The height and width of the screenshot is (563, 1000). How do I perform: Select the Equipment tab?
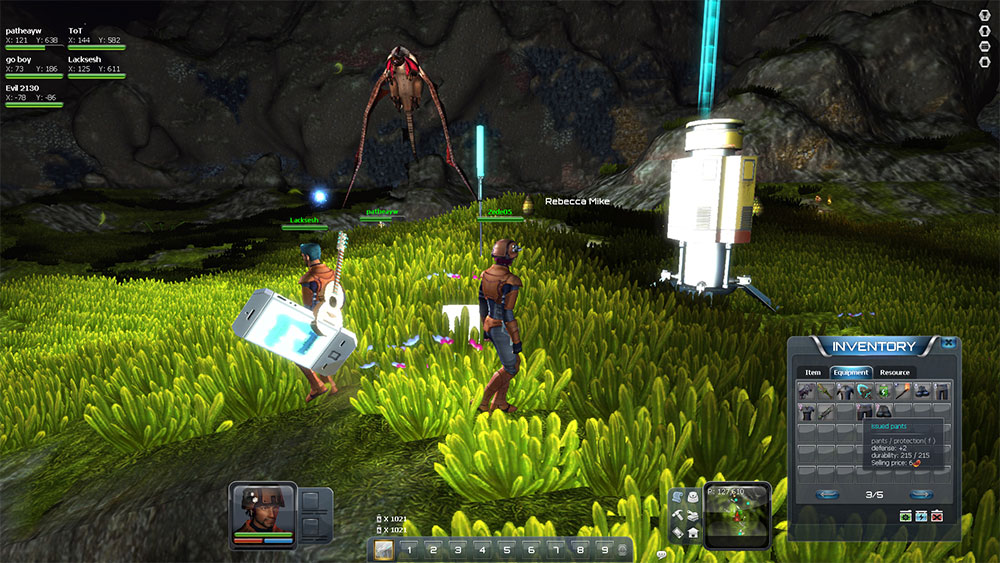pyautogui.click(x=851, y=373)
